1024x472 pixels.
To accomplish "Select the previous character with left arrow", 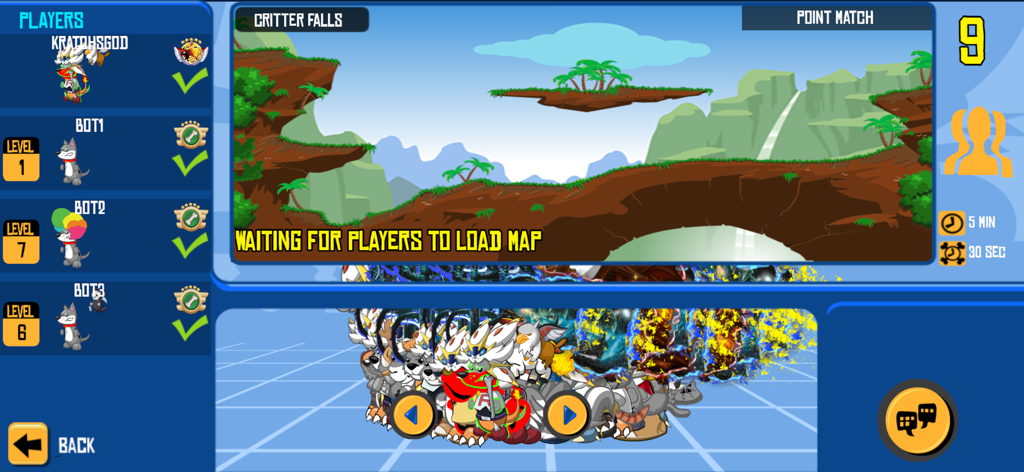I will point(413,414).
